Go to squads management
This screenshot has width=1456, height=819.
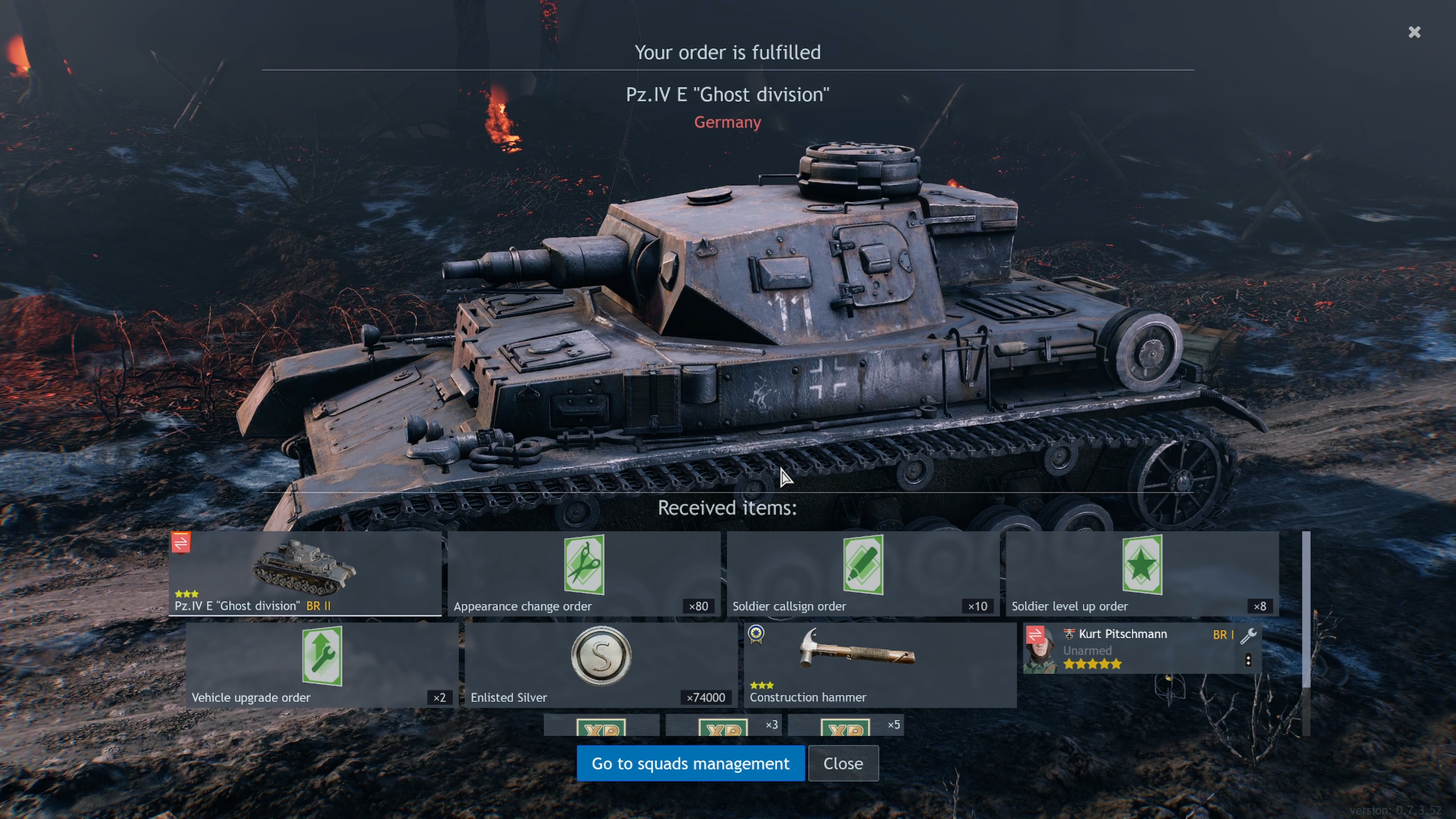[x=690, y=763]
